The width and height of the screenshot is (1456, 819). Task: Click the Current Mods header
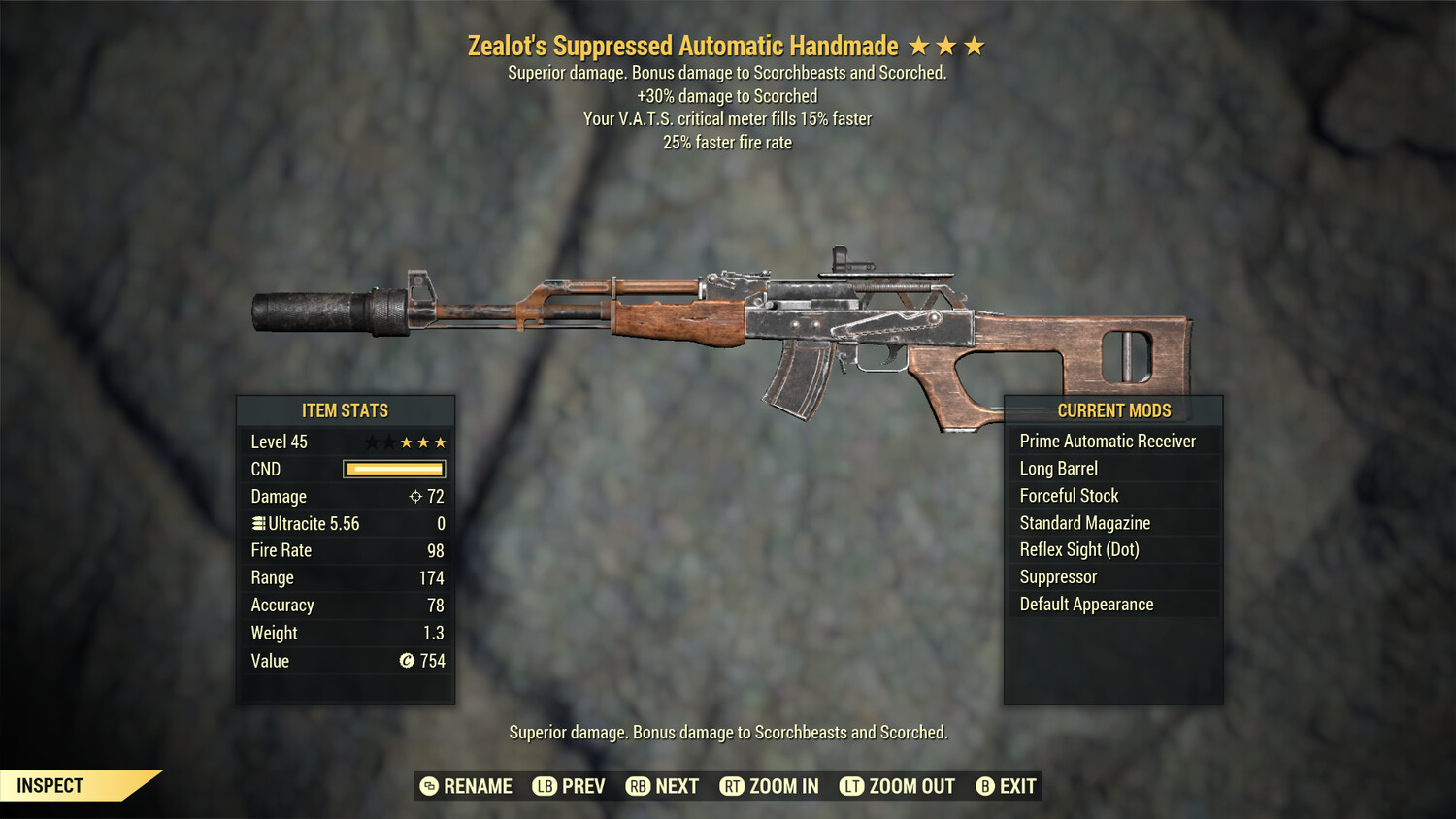tap(1113, 410)
